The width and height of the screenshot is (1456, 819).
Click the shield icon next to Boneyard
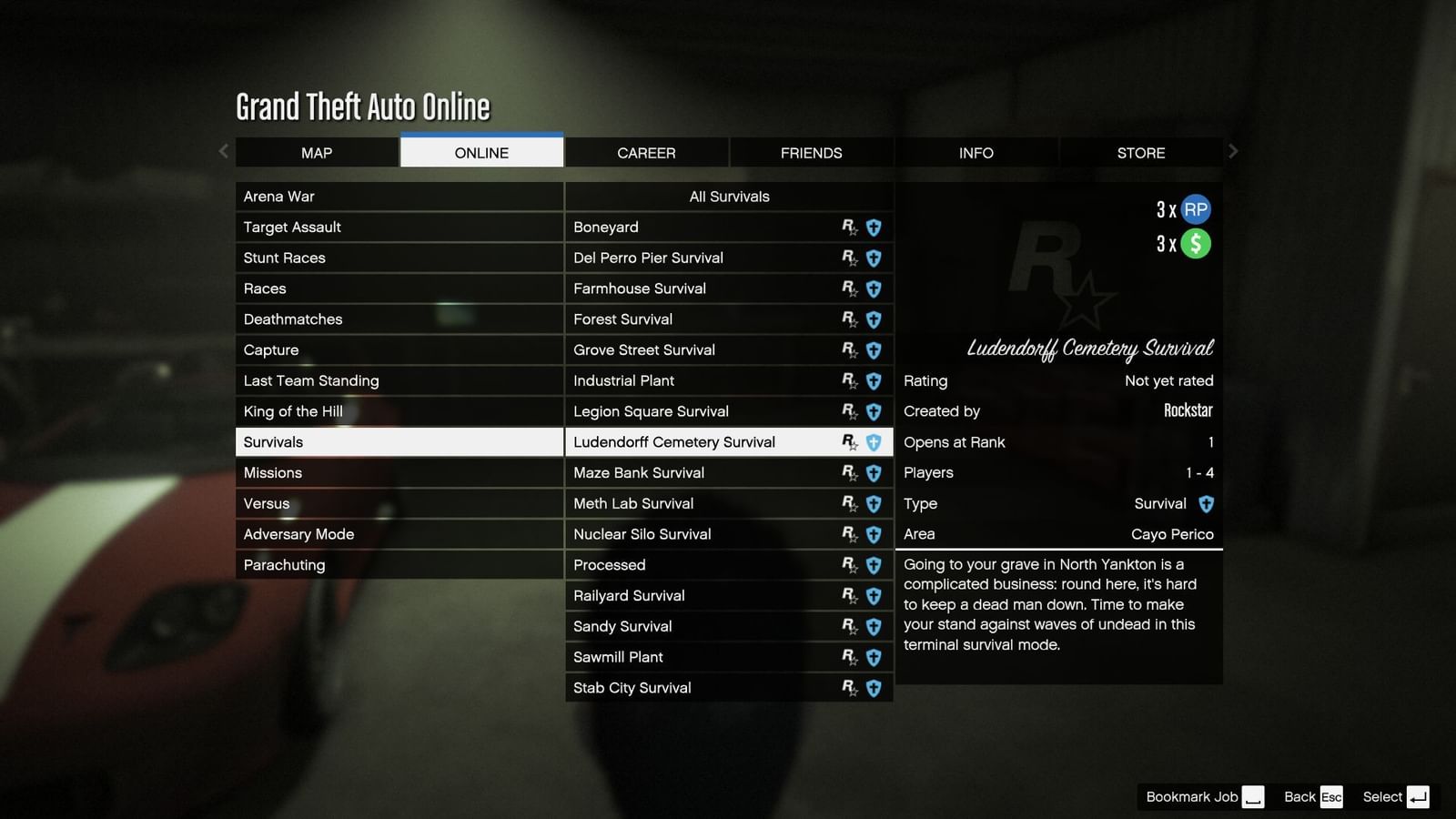(x=873, y=227)
